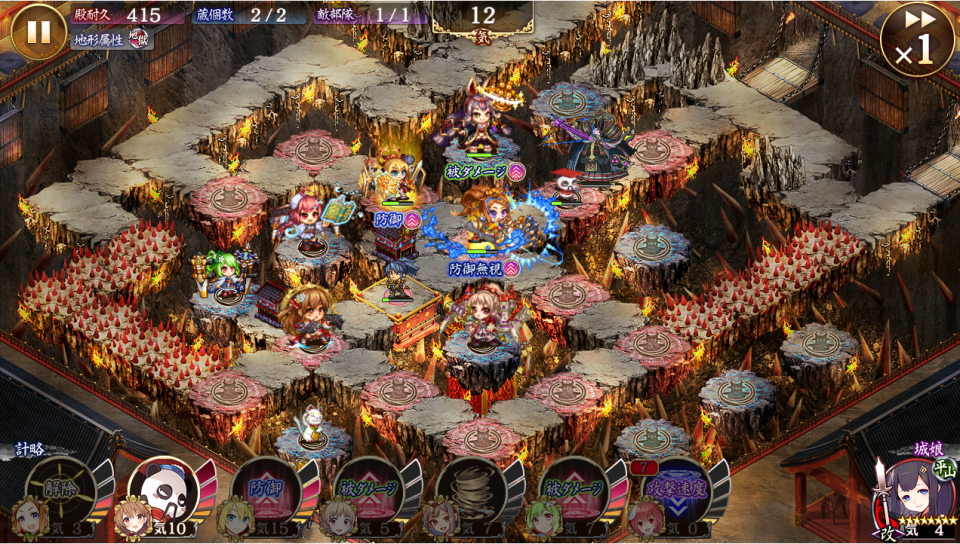Trigger the whirlwind tornado stratagem
Screen dimensions: 960x544
click(x=470, y=490)
